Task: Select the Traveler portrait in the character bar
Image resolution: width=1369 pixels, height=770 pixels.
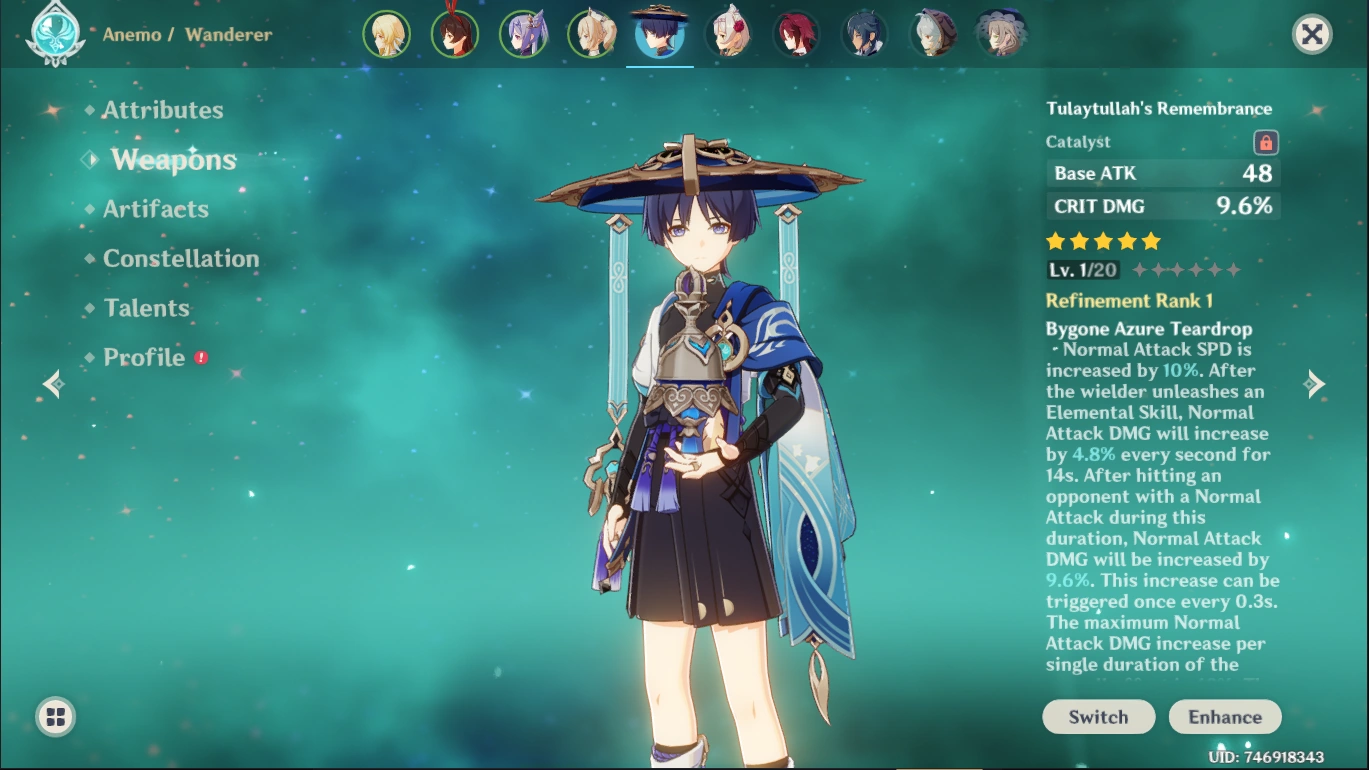Action: pyautogui.click(x=387, y=33)
